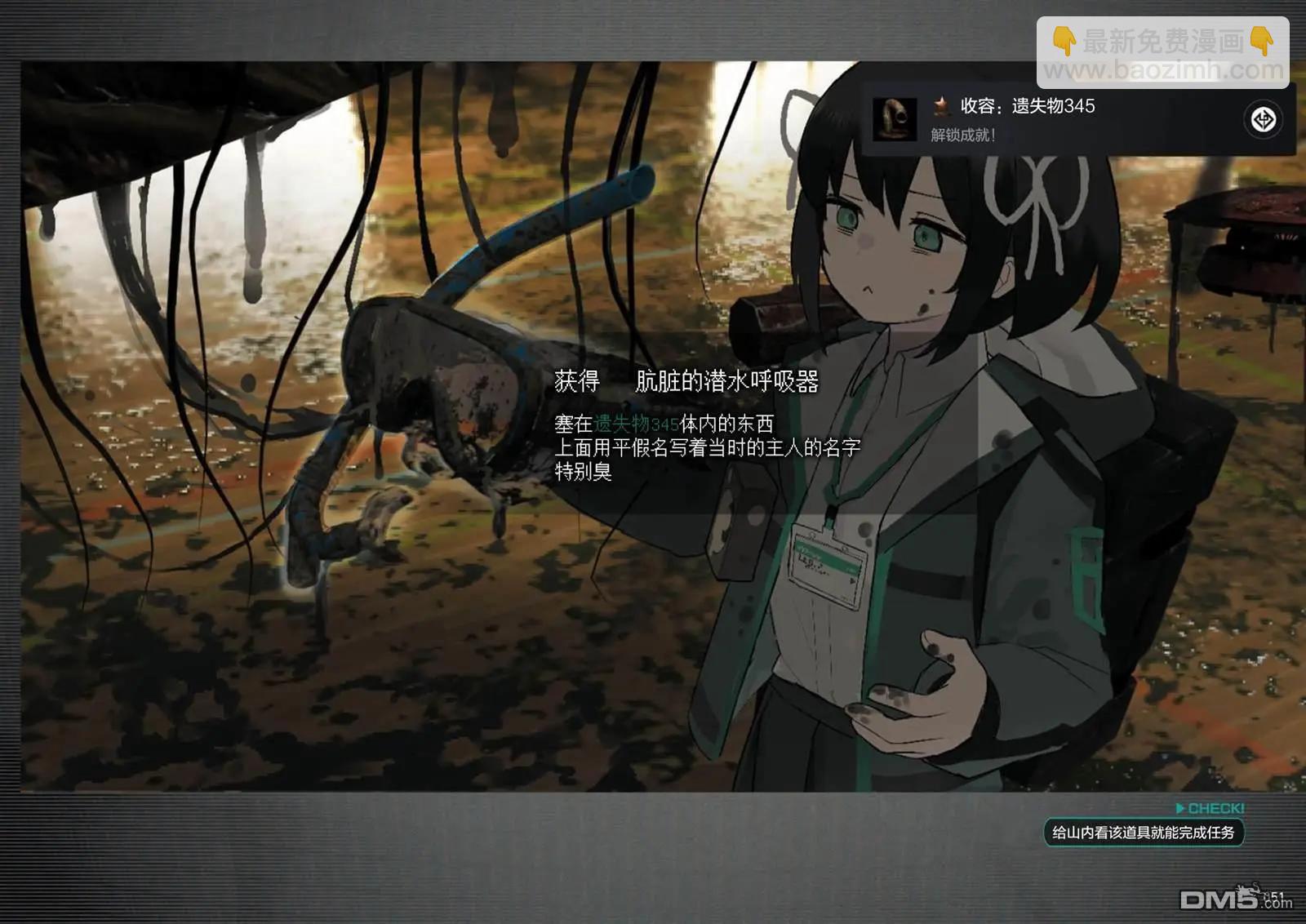Open the highlighted 遗失物345 link in the description

pyautogui.click(x=636, y=424)
